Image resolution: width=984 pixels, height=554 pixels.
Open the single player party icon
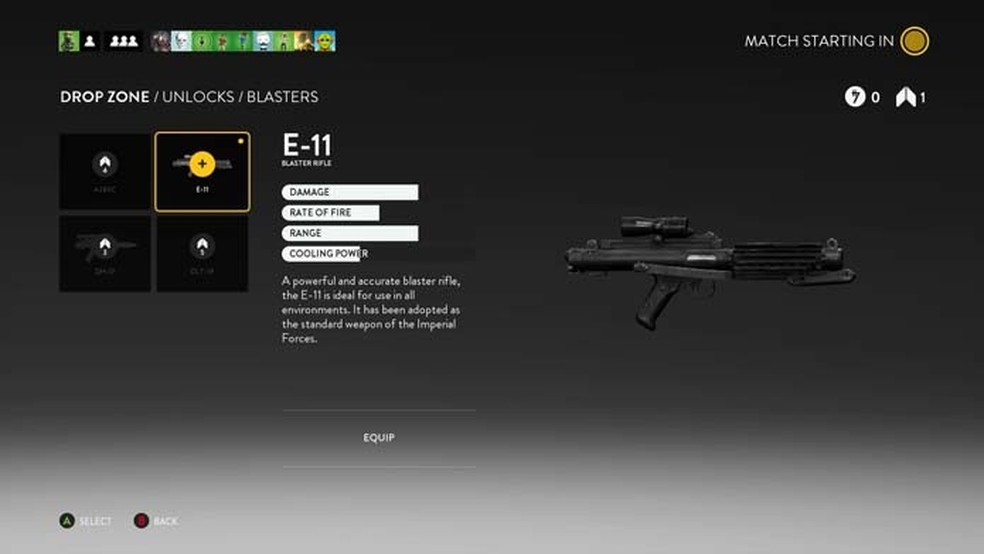click(89, 41)
